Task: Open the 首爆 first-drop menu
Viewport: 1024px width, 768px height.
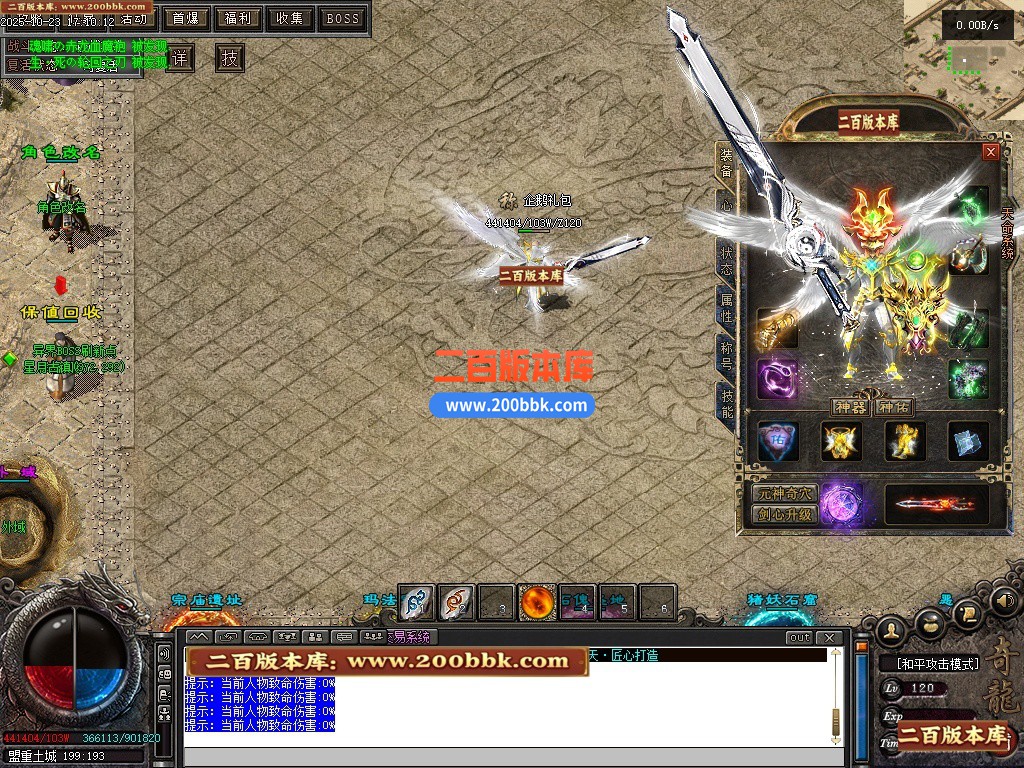Action: coord(185,18)
